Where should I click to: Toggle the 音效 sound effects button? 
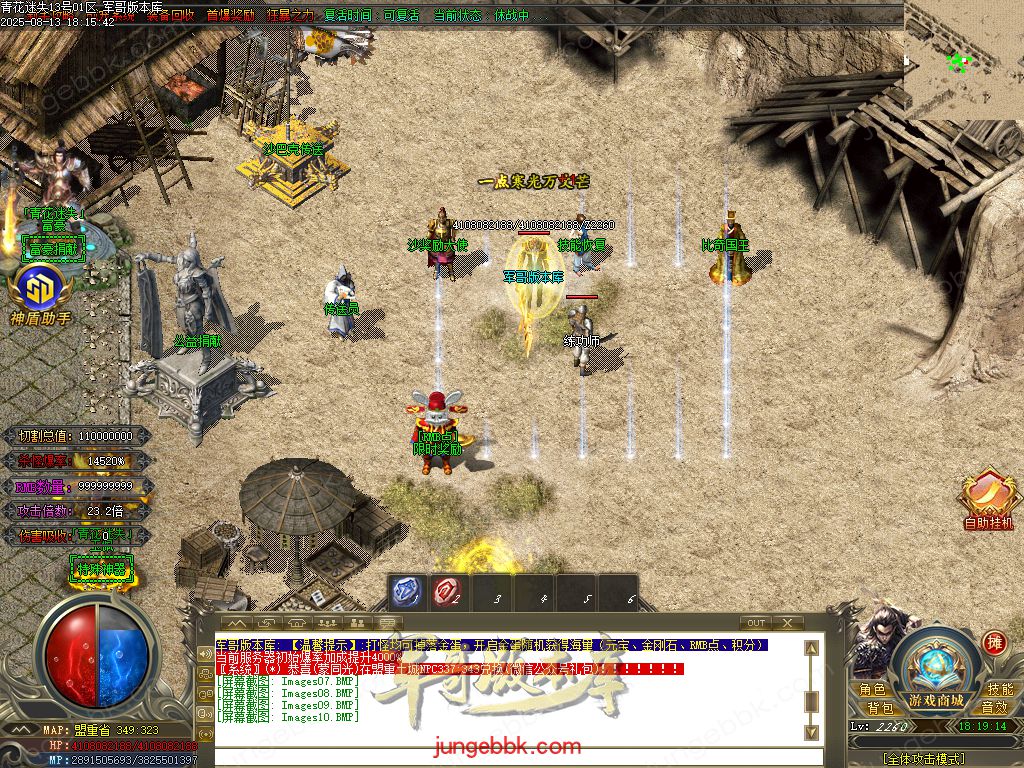(x=994, y=708)
